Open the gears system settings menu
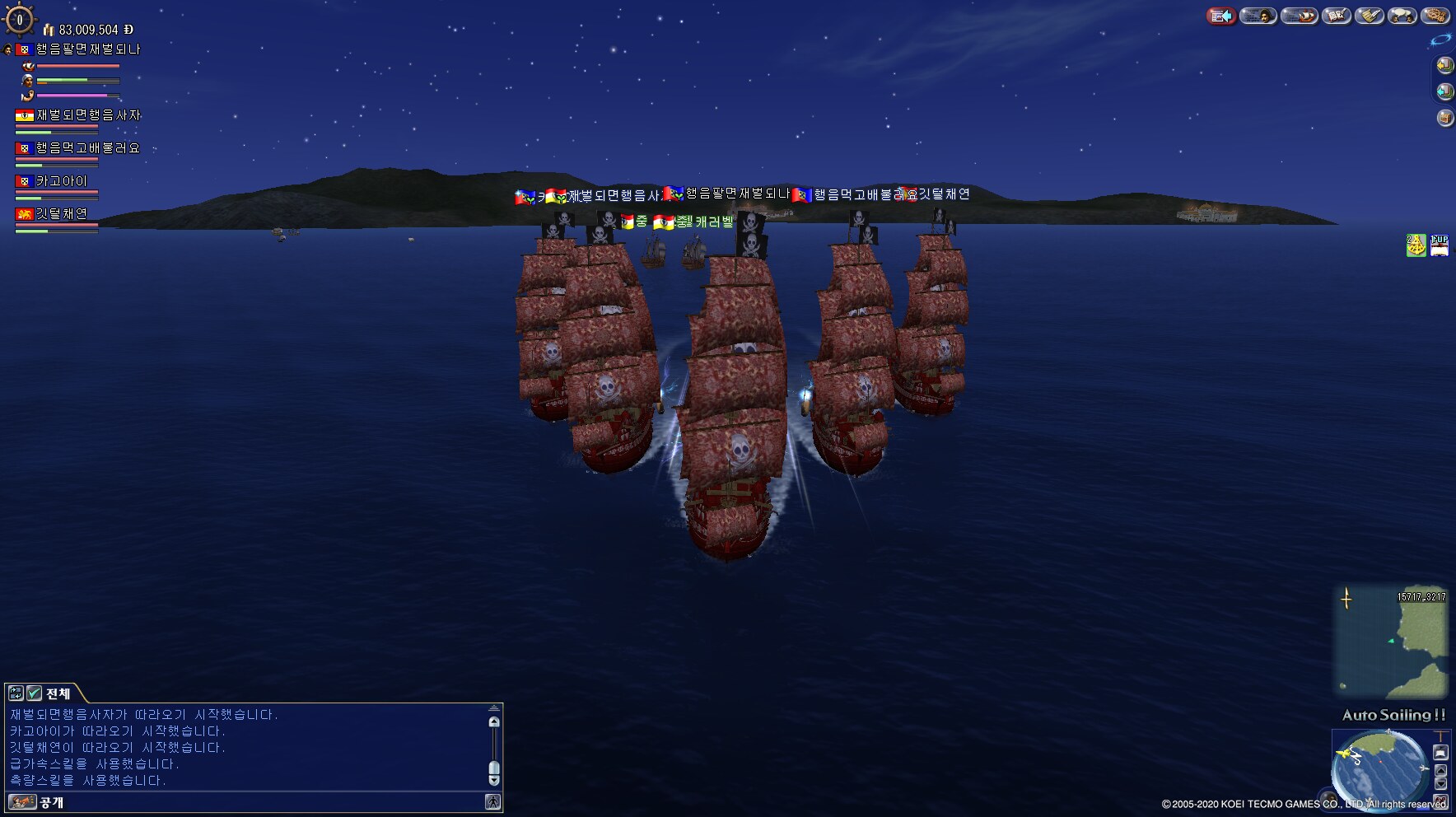This screenshot has height=817, width=1456. click(1435, 16)
